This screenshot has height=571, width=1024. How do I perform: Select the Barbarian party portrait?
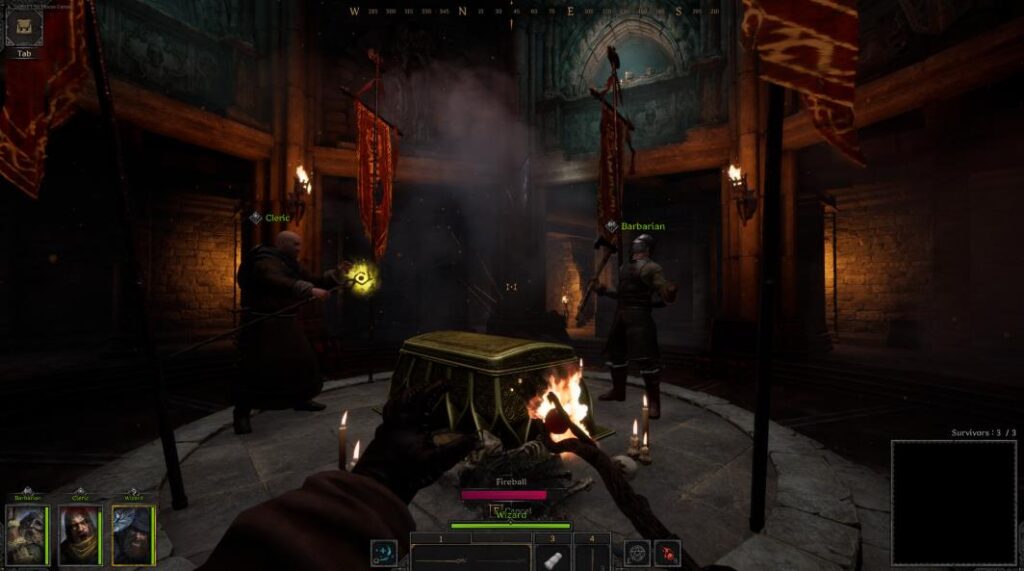26,535
